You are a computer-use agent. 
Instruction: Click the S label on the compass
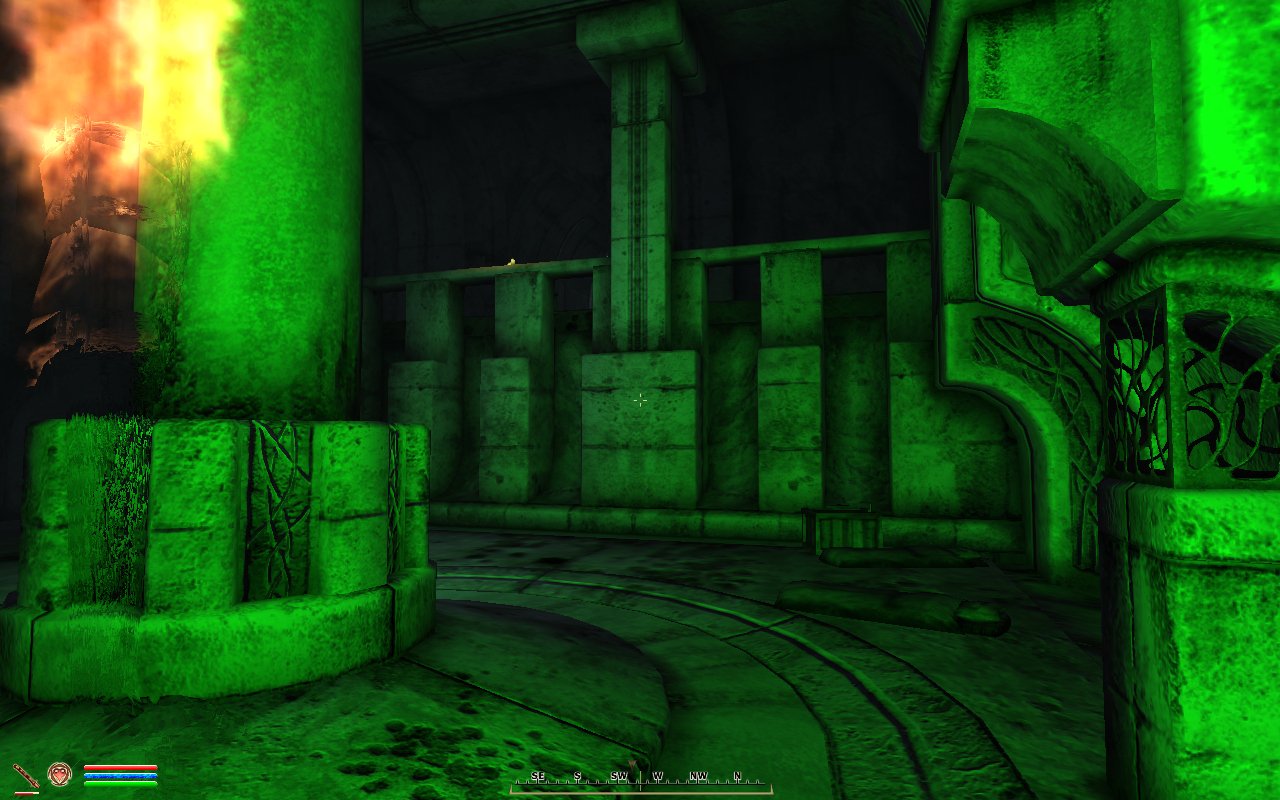[577, 775]
